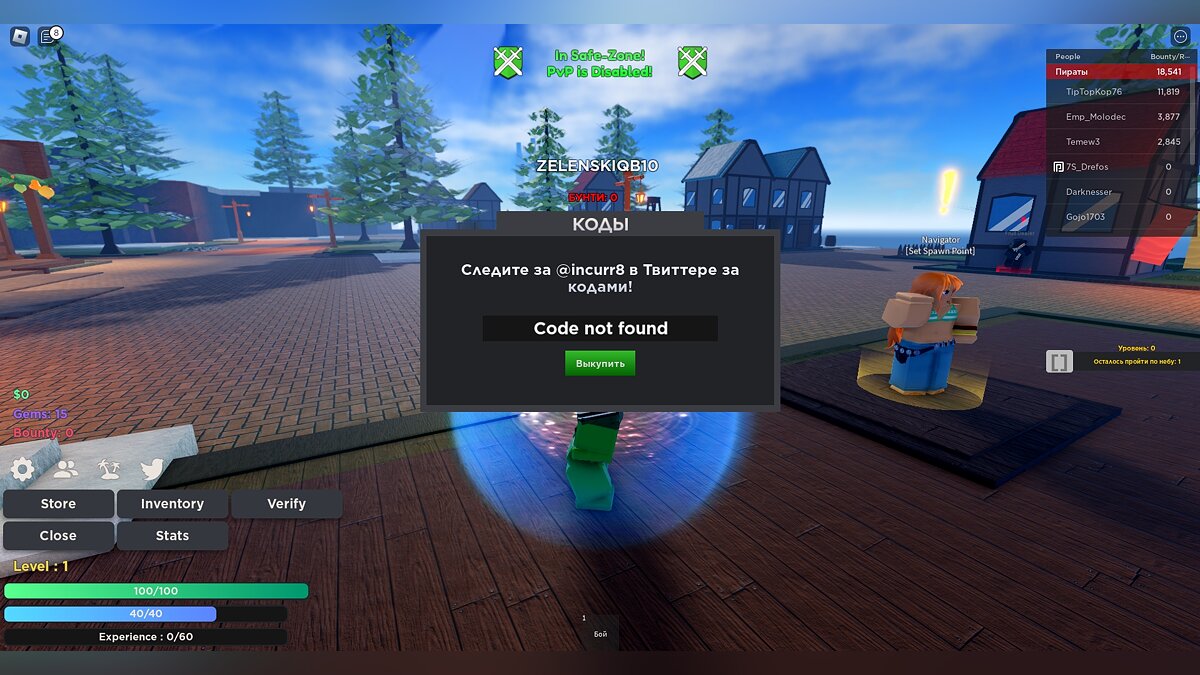Select TipTopKop76 in the player list
Viewport: 1200px width, 675px height.
1094,92
